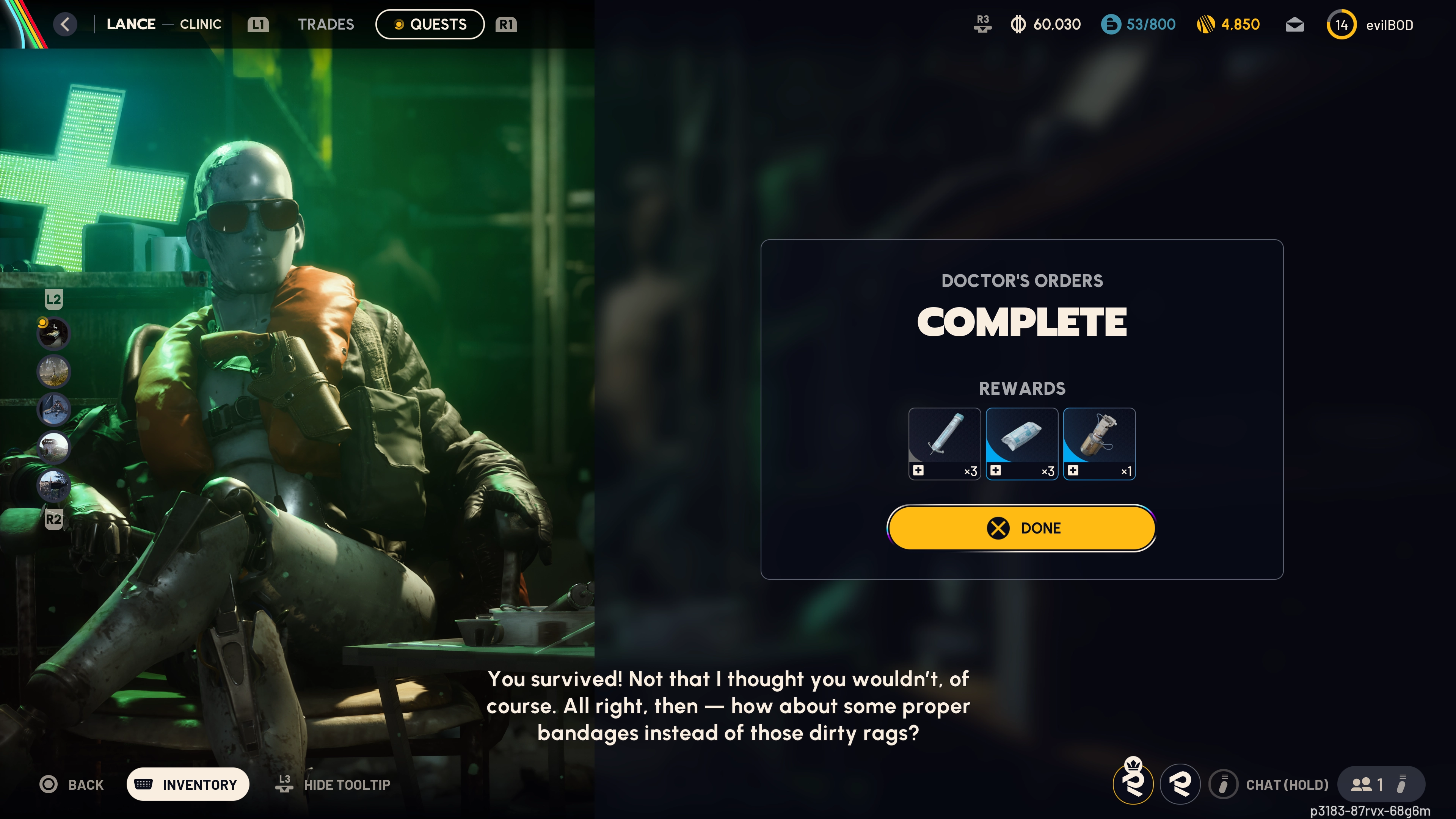Click the yellow credits icon
Viewport: 1456px width, 819px height.
[x=1206, y=24]
